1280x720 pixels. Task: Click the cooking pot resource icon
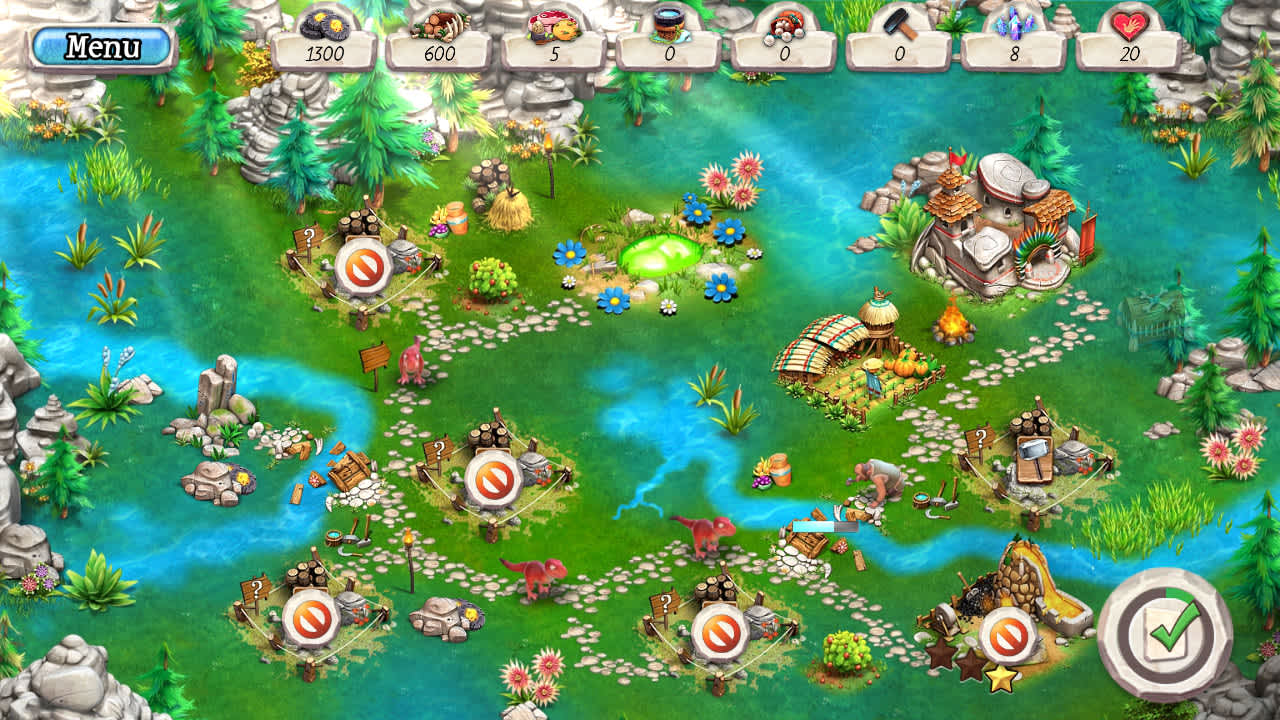(x=668, y=22)
